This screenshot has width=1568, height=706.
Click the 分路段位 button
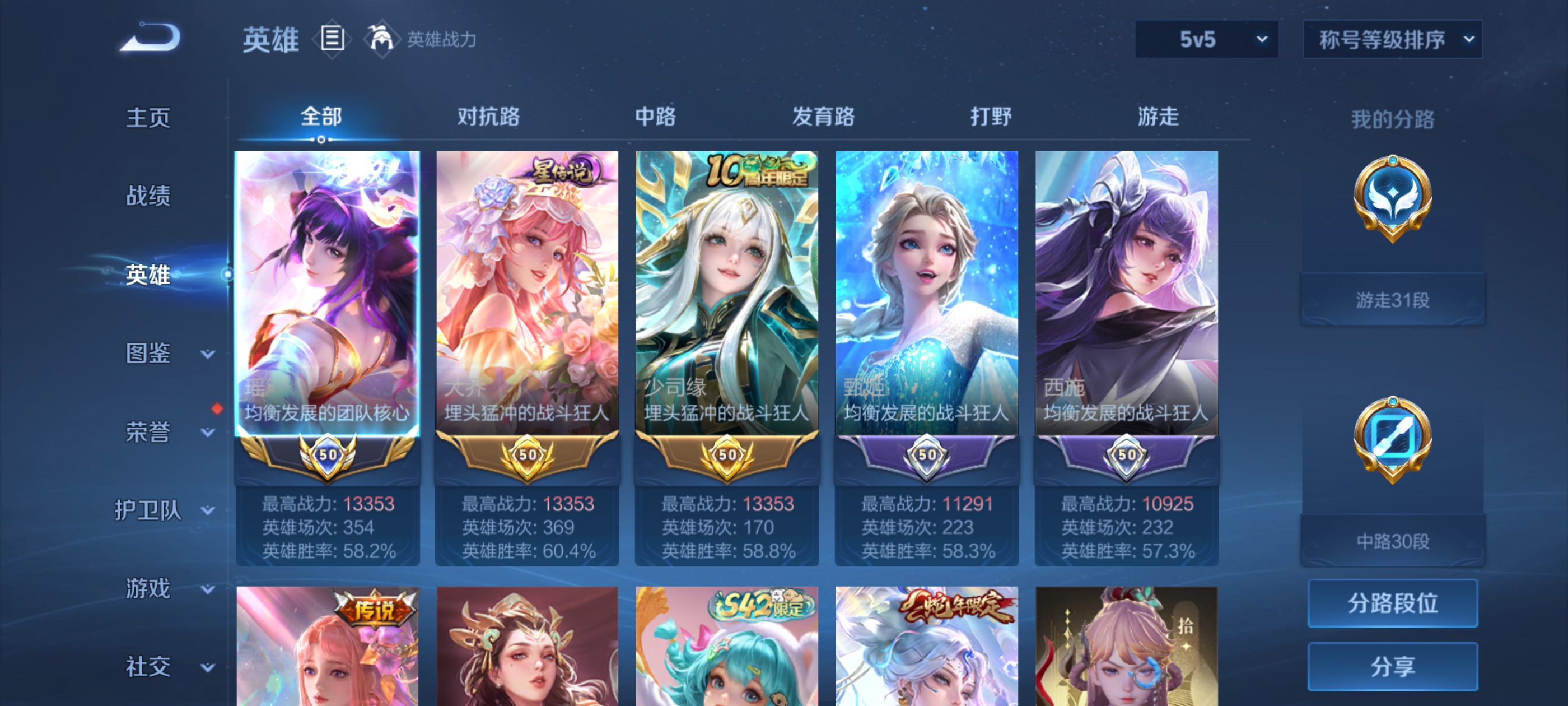(1393, 604)
